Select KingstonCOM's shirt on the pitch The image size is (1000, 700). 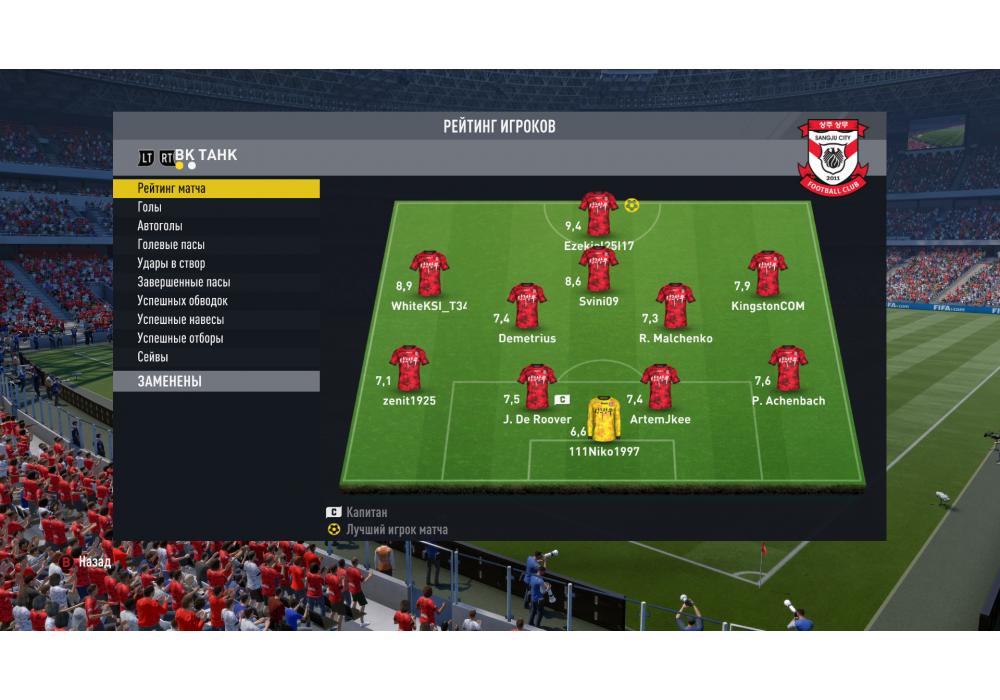click(767, 274)
